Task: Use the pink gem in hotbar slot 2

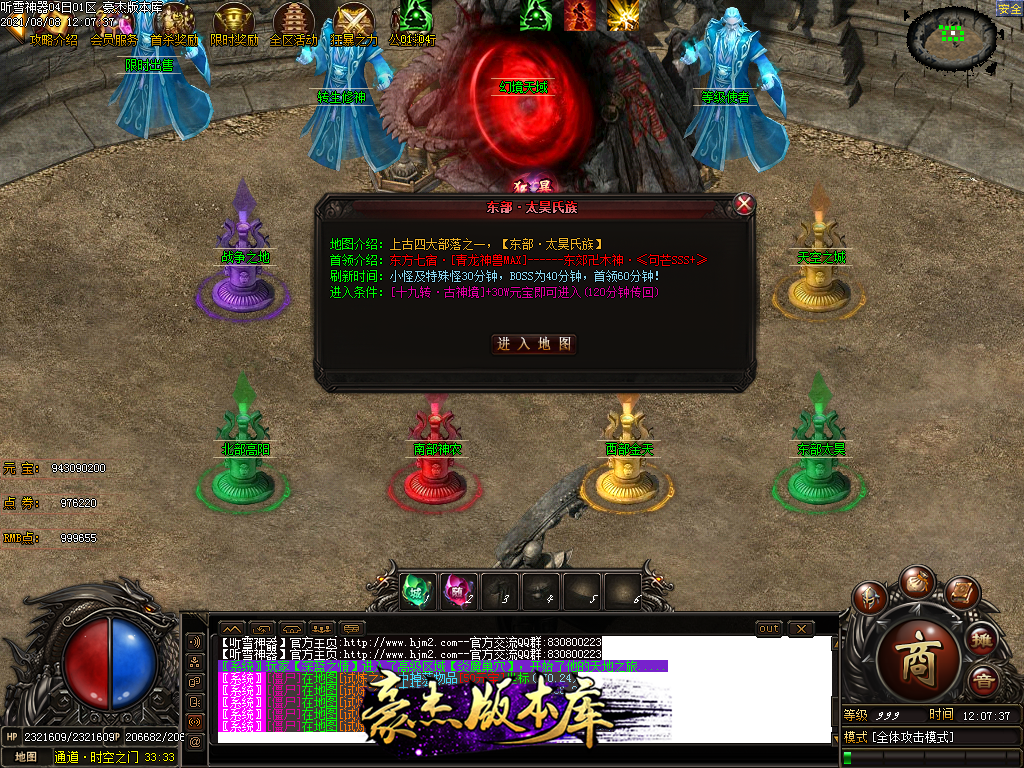Action: (459, 592)
